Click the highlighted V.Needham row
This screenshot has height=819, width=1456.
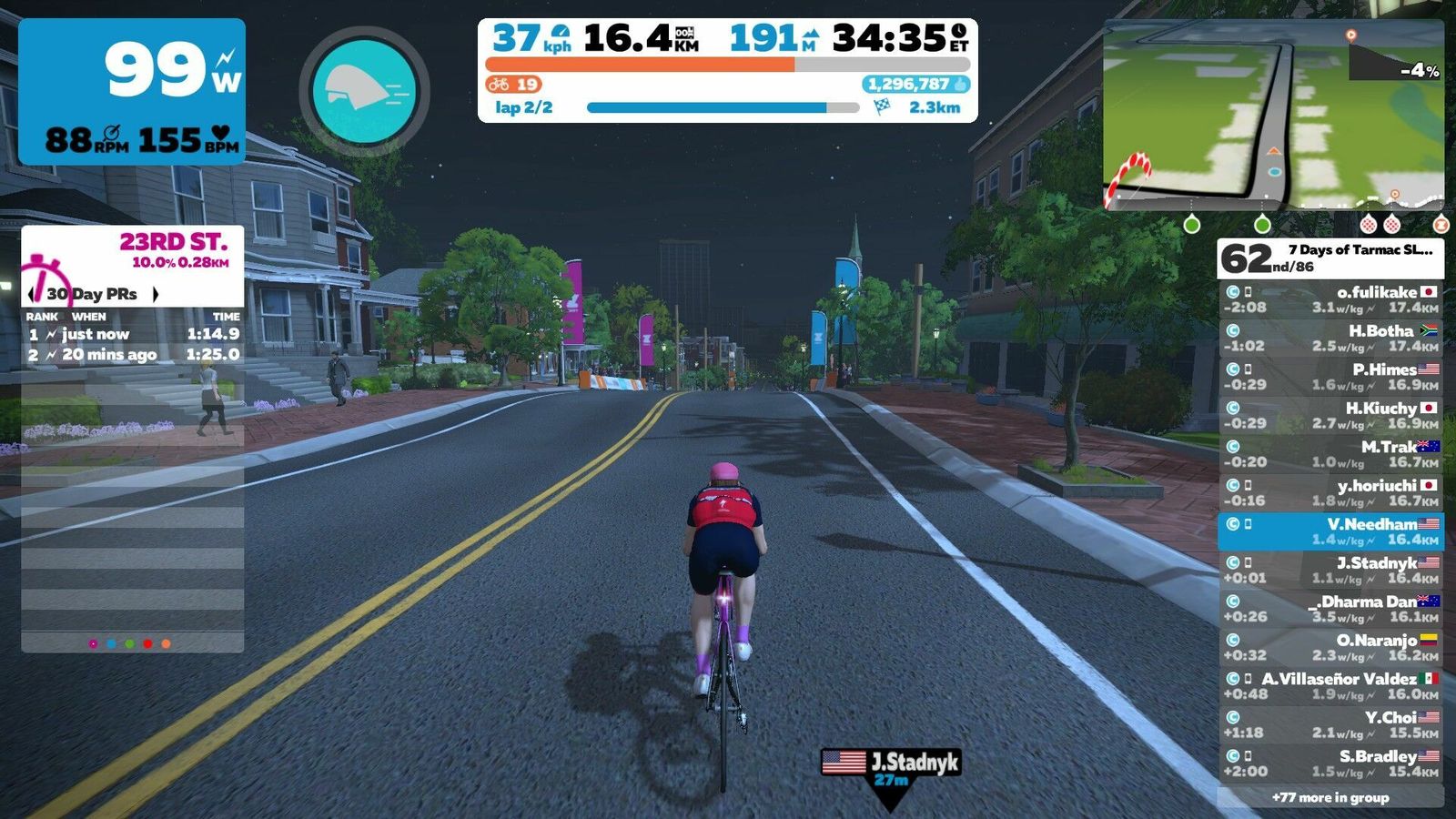(x=1330, y=531)
